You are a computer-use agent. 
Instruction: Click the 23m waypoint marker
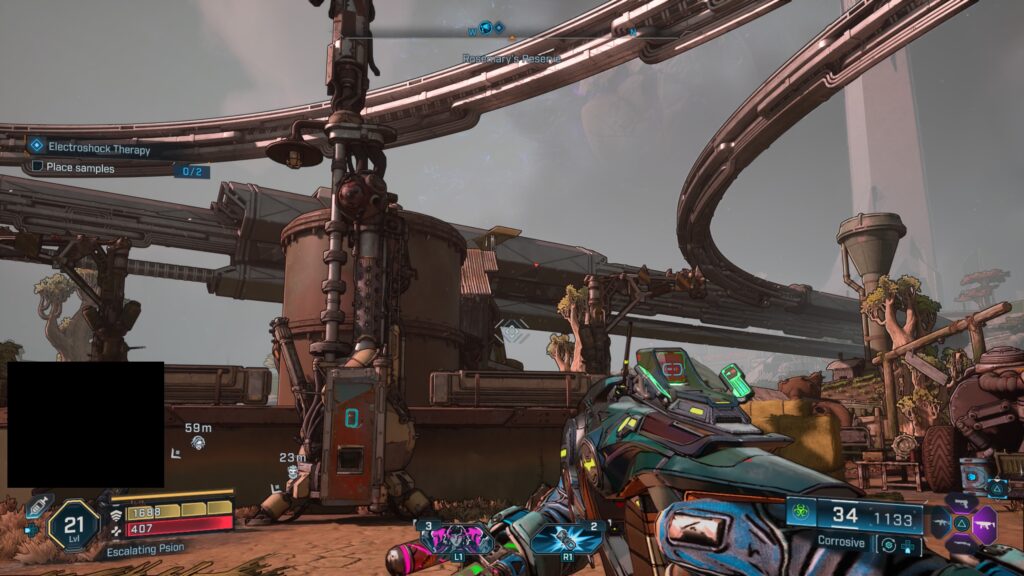click(292, 471)
